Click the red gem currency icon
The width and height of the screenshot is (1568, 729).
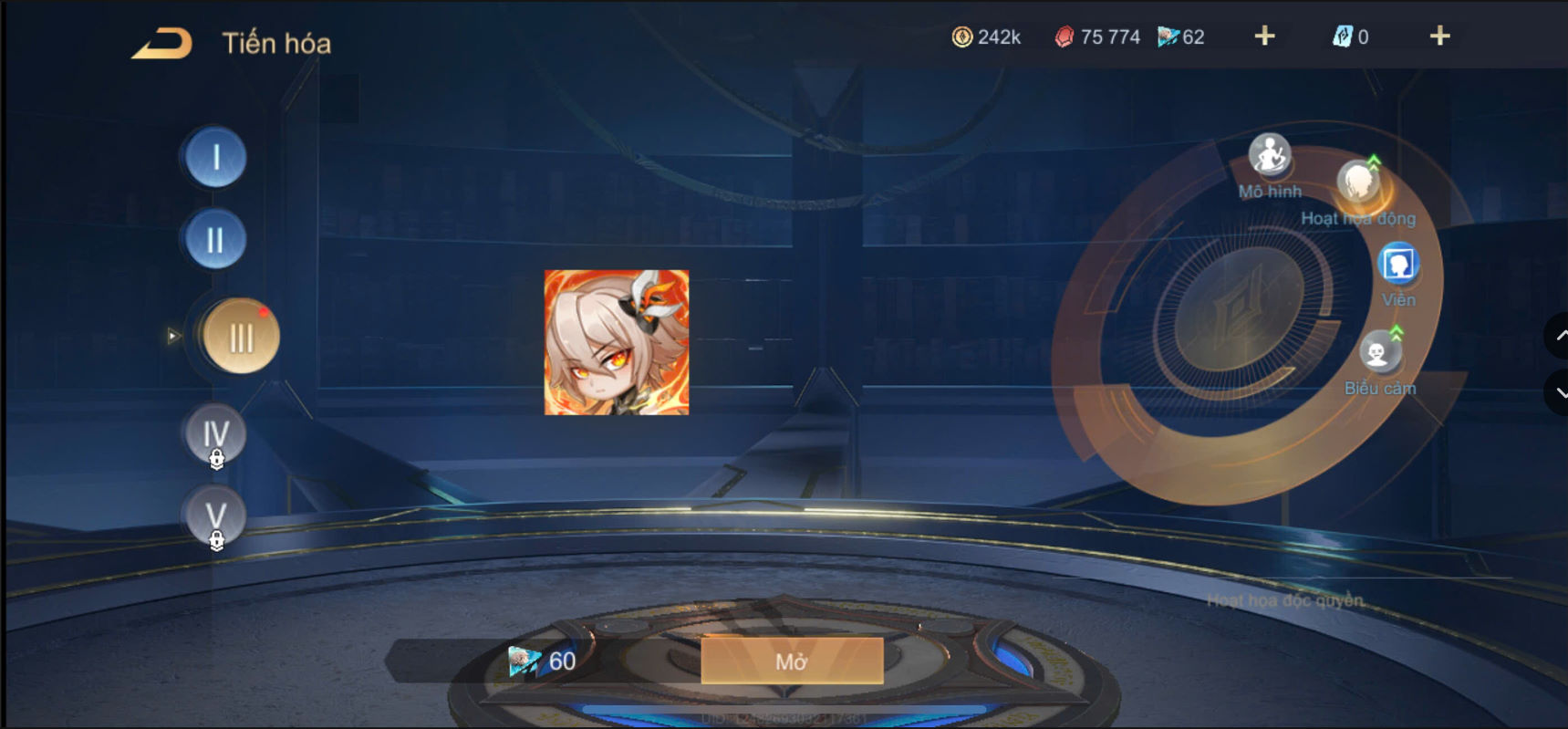point(1066,36)
